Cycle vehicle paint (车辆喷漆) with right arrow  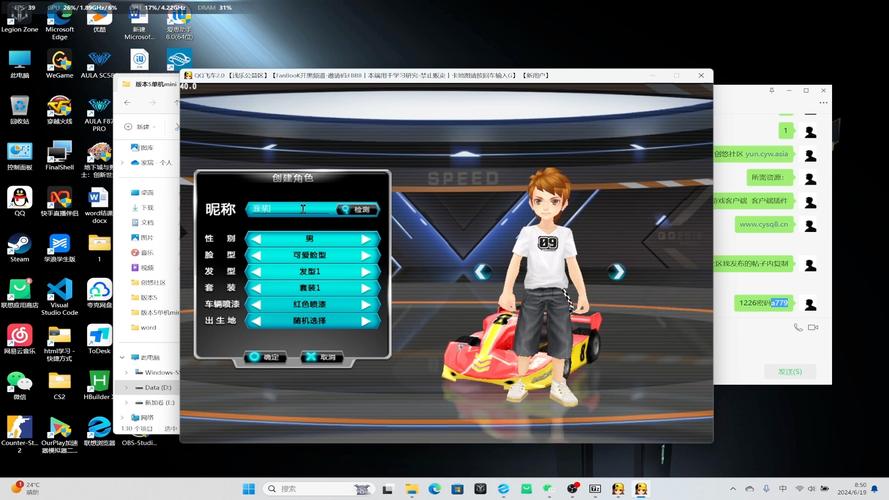[367, 304]
